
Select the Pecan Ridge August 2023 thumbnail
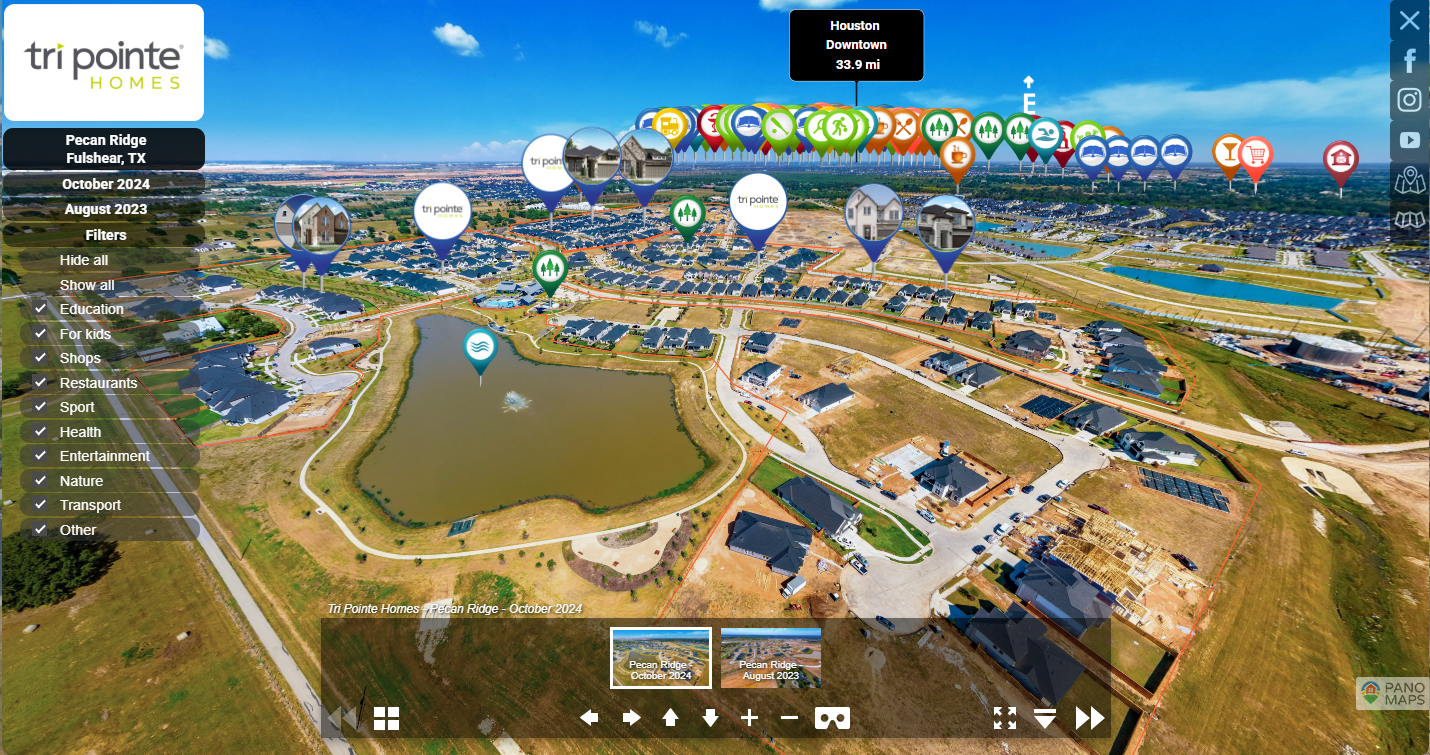(x=771, y=657)
